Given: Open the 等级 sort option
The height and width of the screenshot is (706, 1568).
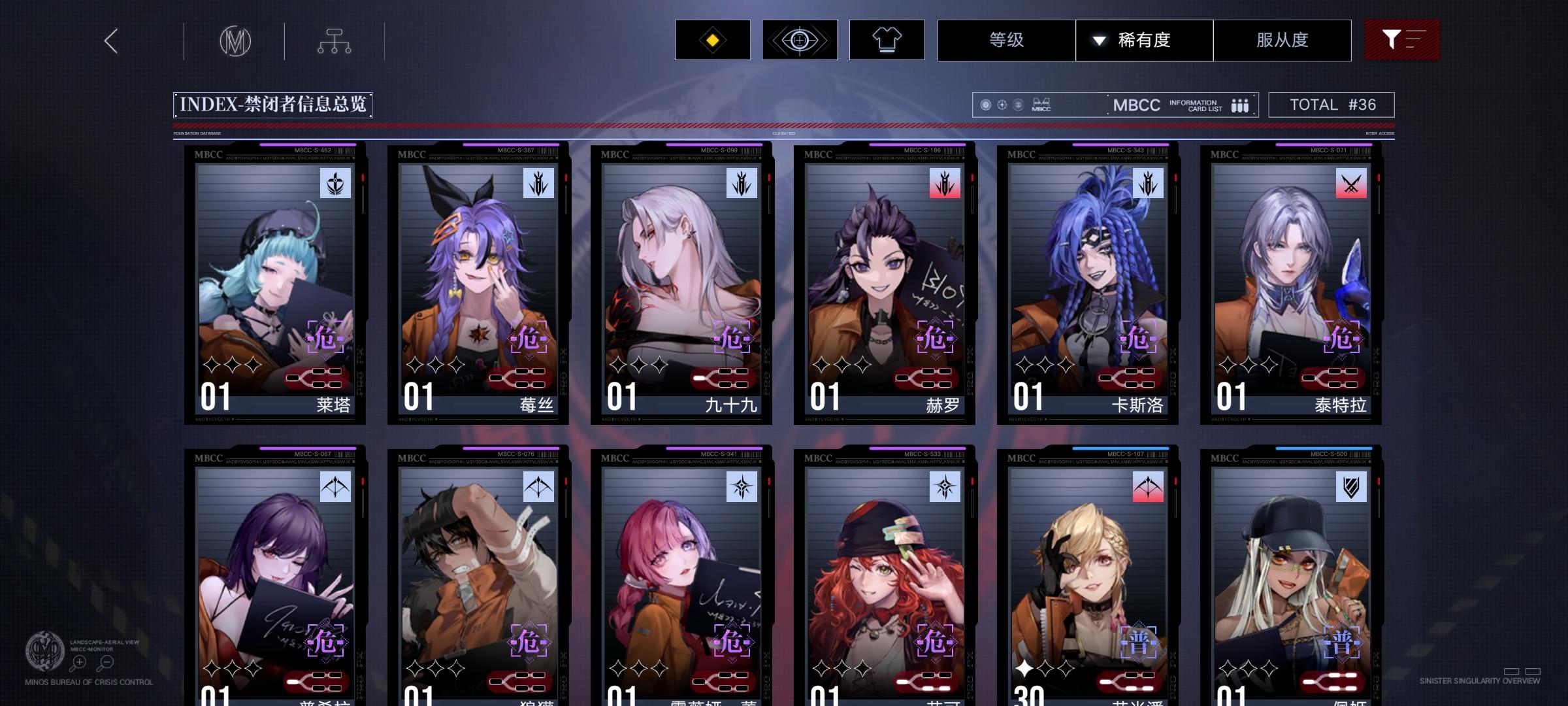Looking at the screenshot, I should 1006,39.
